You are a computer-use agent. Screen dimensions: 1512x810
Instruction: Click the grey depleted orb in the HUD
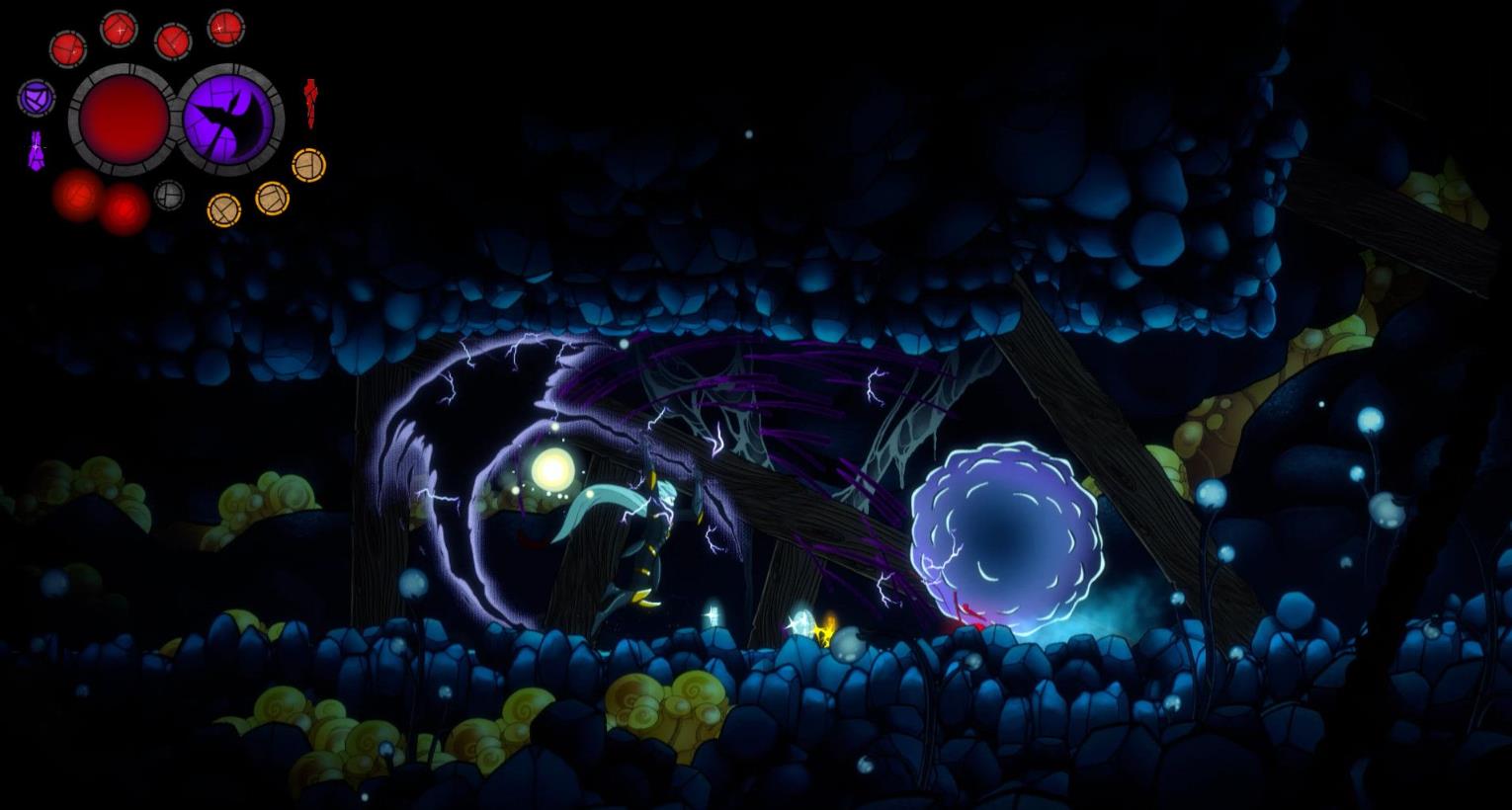pyautogui.click(x=169, y=194)
